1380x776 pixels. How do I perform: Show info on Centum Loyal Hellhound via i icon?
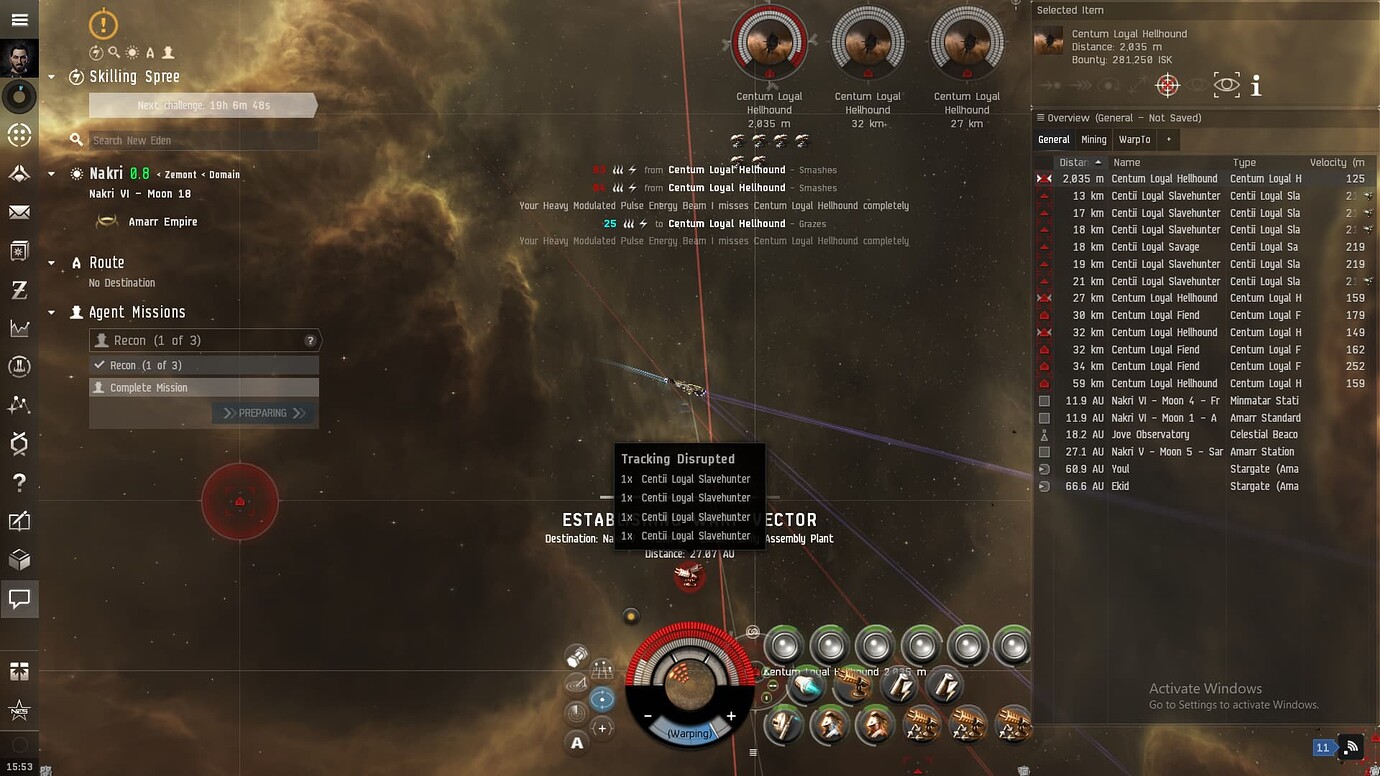coord(1256,85)
